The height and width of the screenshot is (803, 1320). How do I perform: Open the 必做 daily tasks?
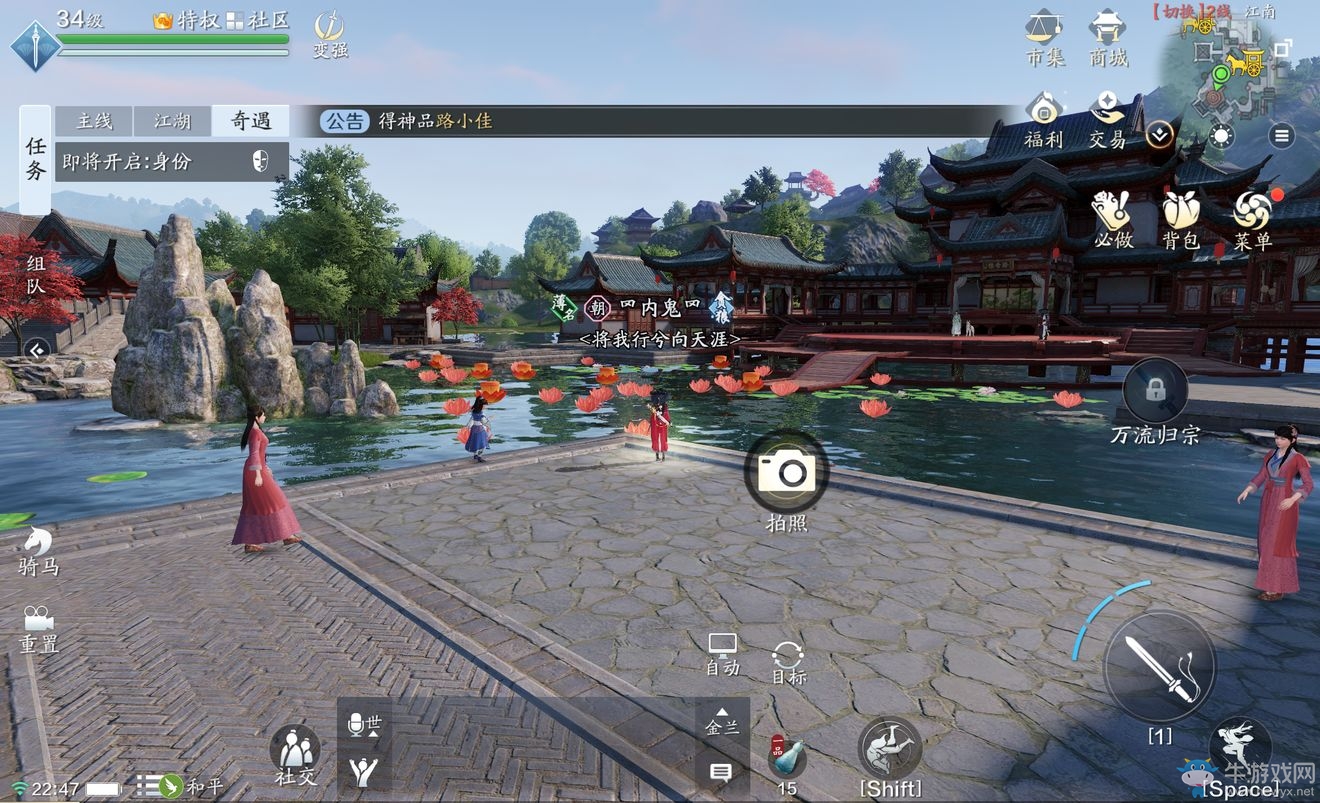pyautogui.click(x=1111, y=219)
